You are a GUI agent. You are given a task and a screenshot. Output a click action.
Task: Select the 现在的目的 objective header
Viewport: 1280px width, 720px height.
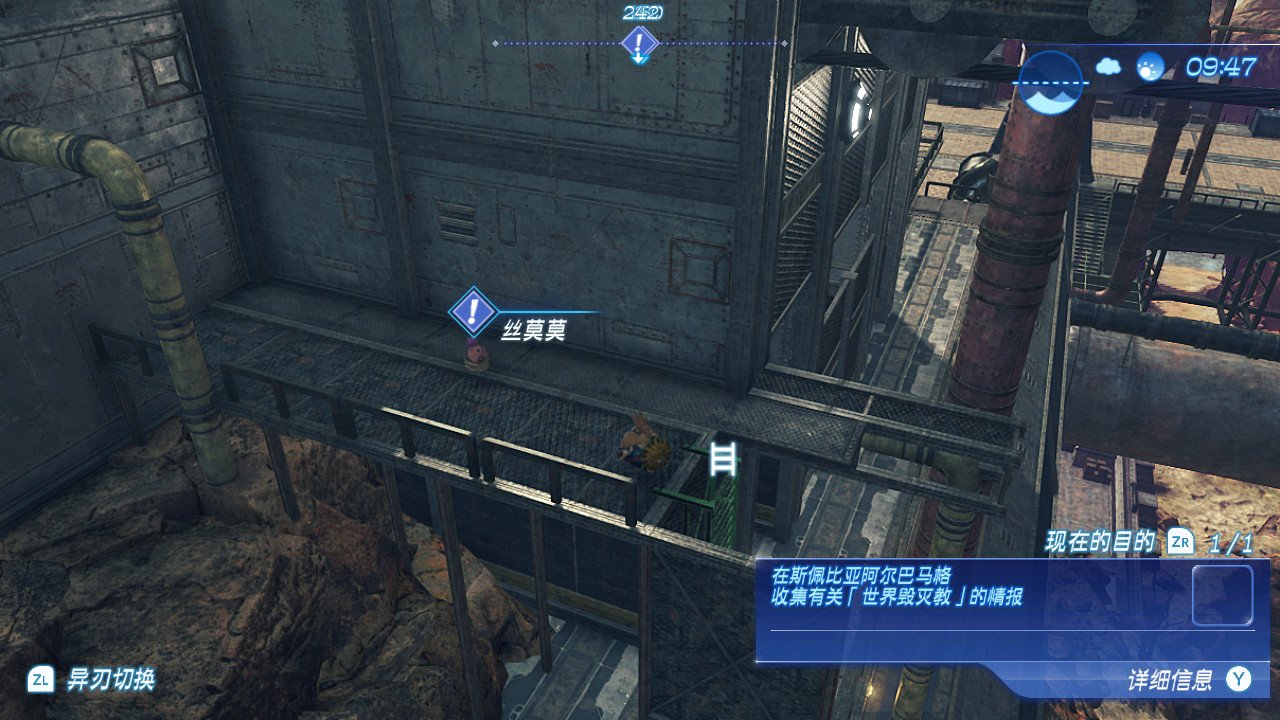[1100, 543]
